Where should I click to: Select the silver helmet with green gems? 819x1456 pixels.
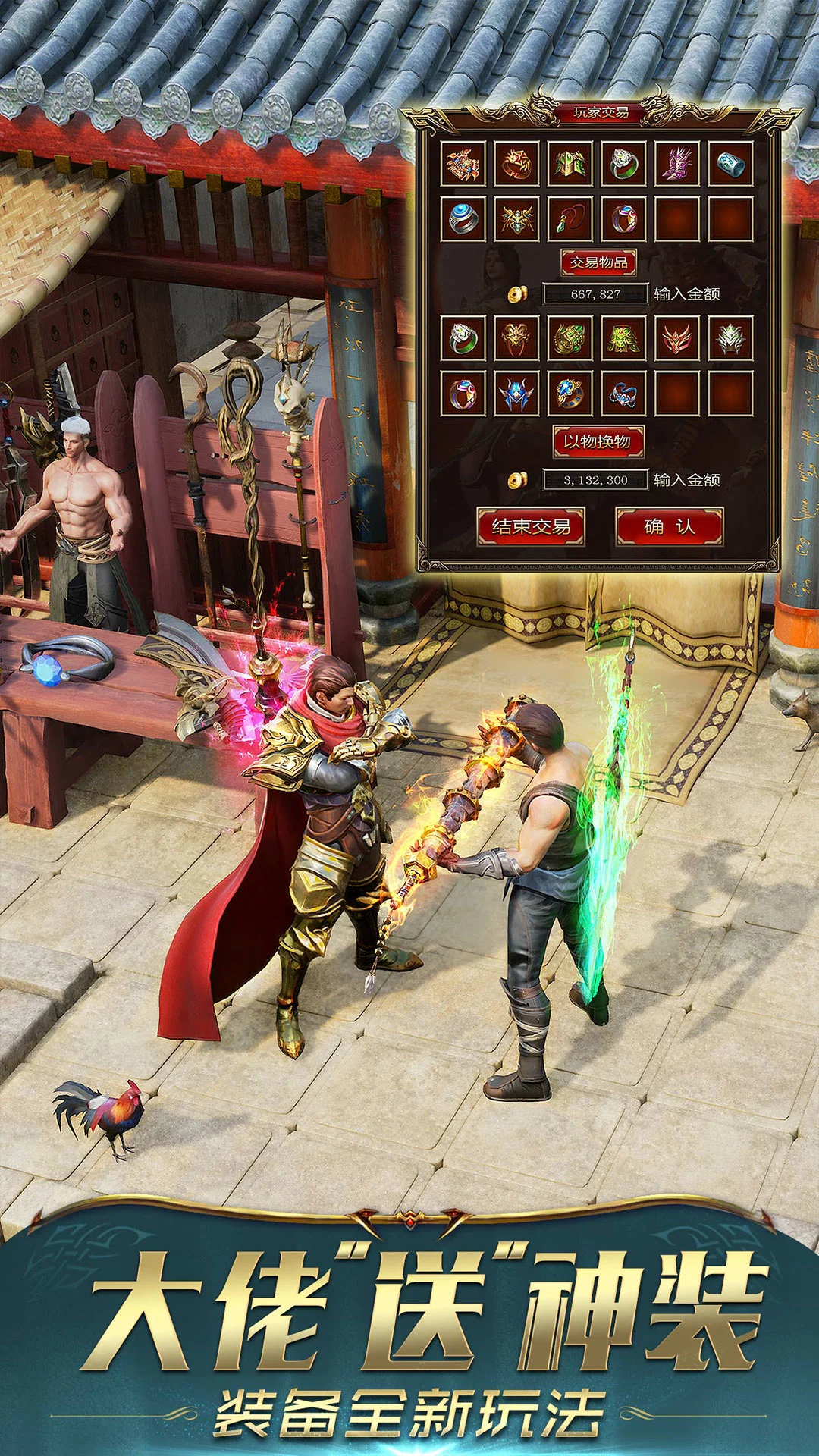tap(731, 338)
